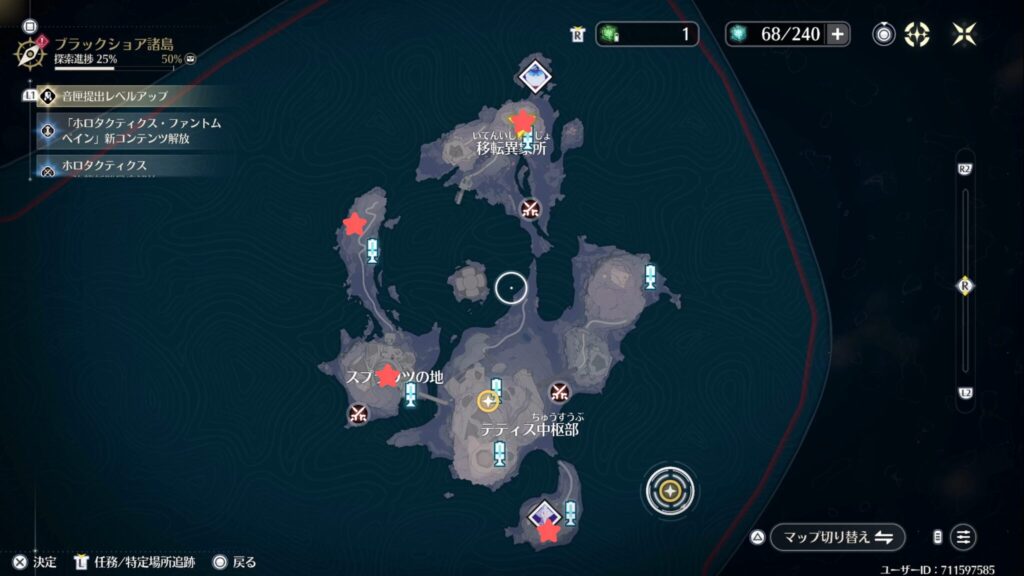Click the diamond marker at the northern island tip
Image resolution: width=1024 pixels, height=576 pixels.
[x=535, y=74]
